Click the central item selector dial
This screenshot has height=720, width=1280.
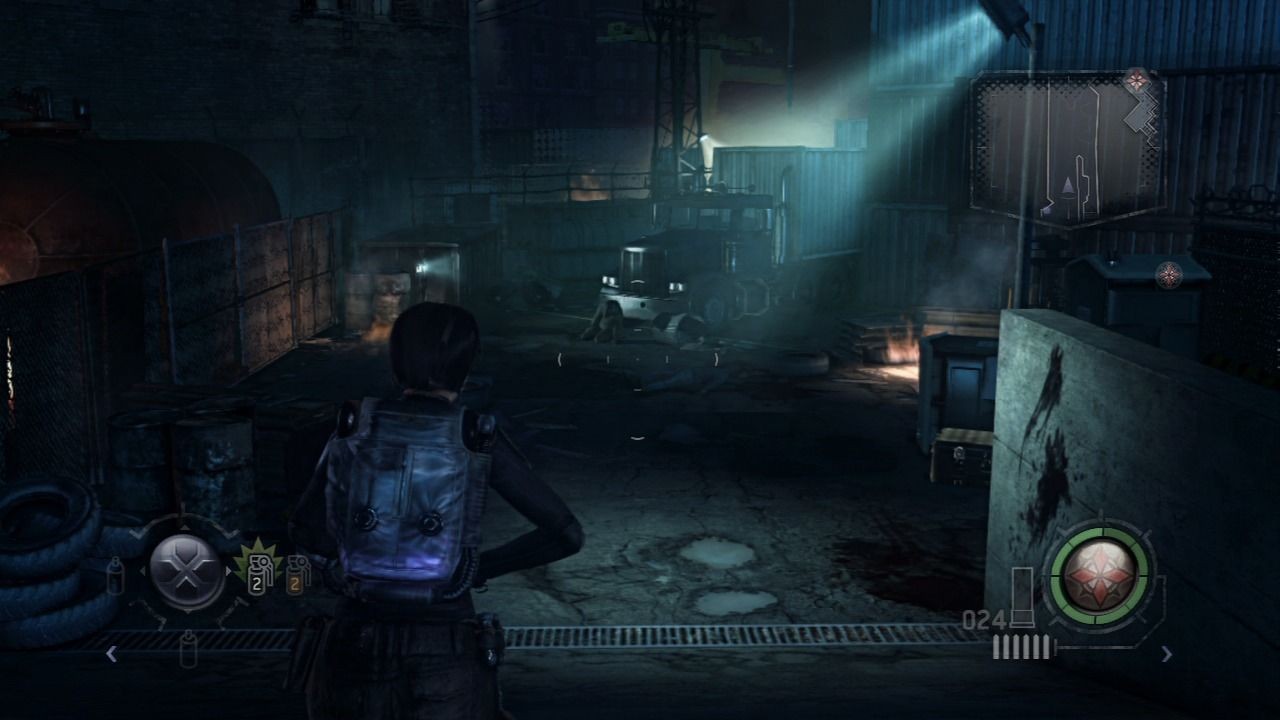pos(187,572)
